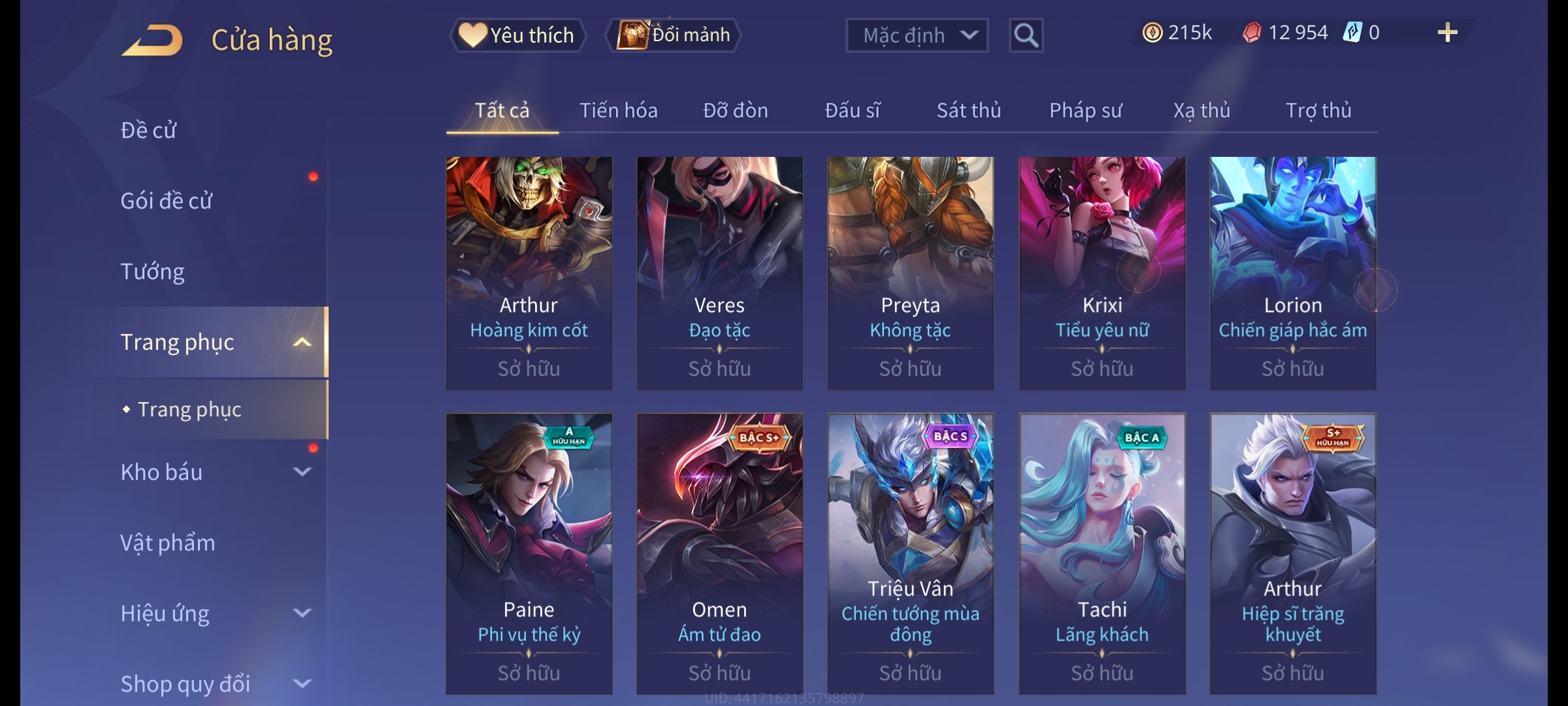The image size is (1568, 706).
Task: Click the magnifying glass search button
Action: point(1026,35)
